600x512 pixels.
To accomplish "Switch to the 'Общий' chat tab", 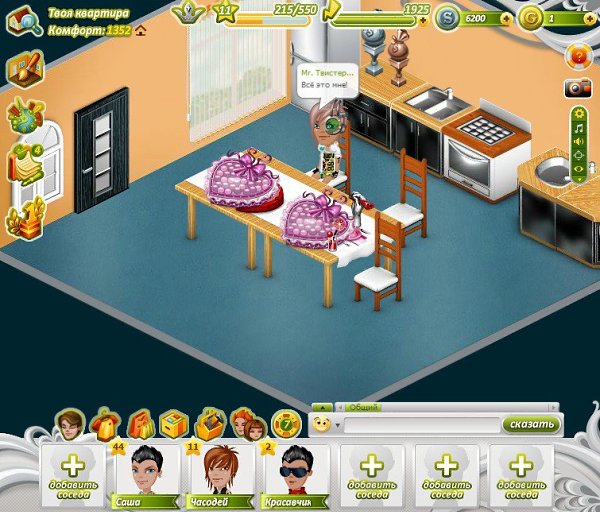I will click(363, 407).
